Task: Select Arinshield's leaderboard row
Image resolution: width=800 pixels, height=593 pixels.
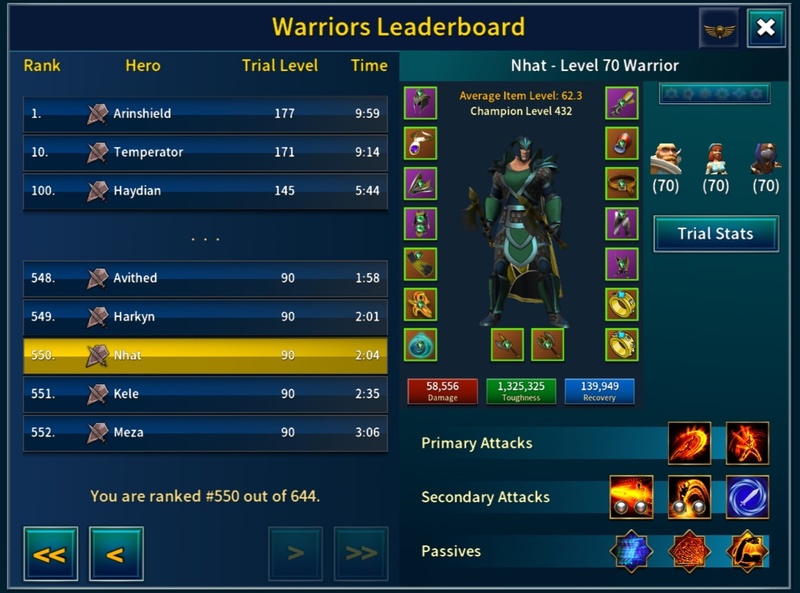Action: [205, 114]
